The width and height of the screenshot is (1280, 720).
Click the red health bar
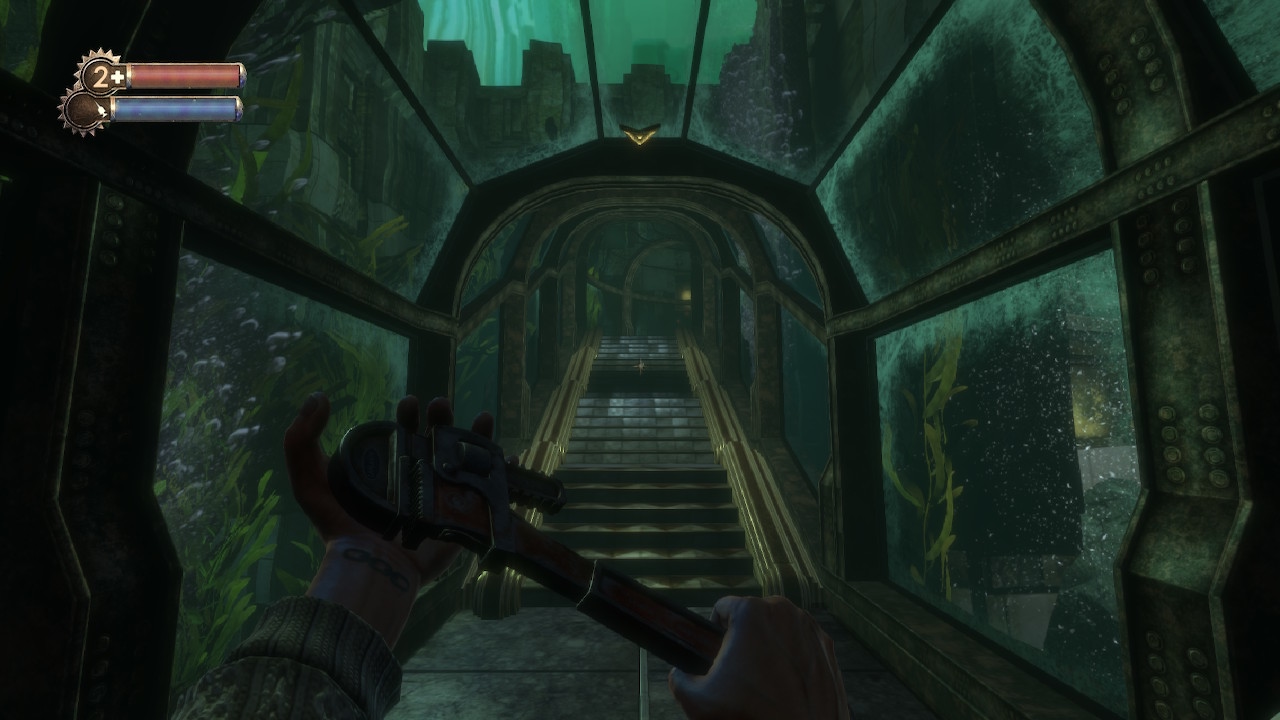coord(185,74)
